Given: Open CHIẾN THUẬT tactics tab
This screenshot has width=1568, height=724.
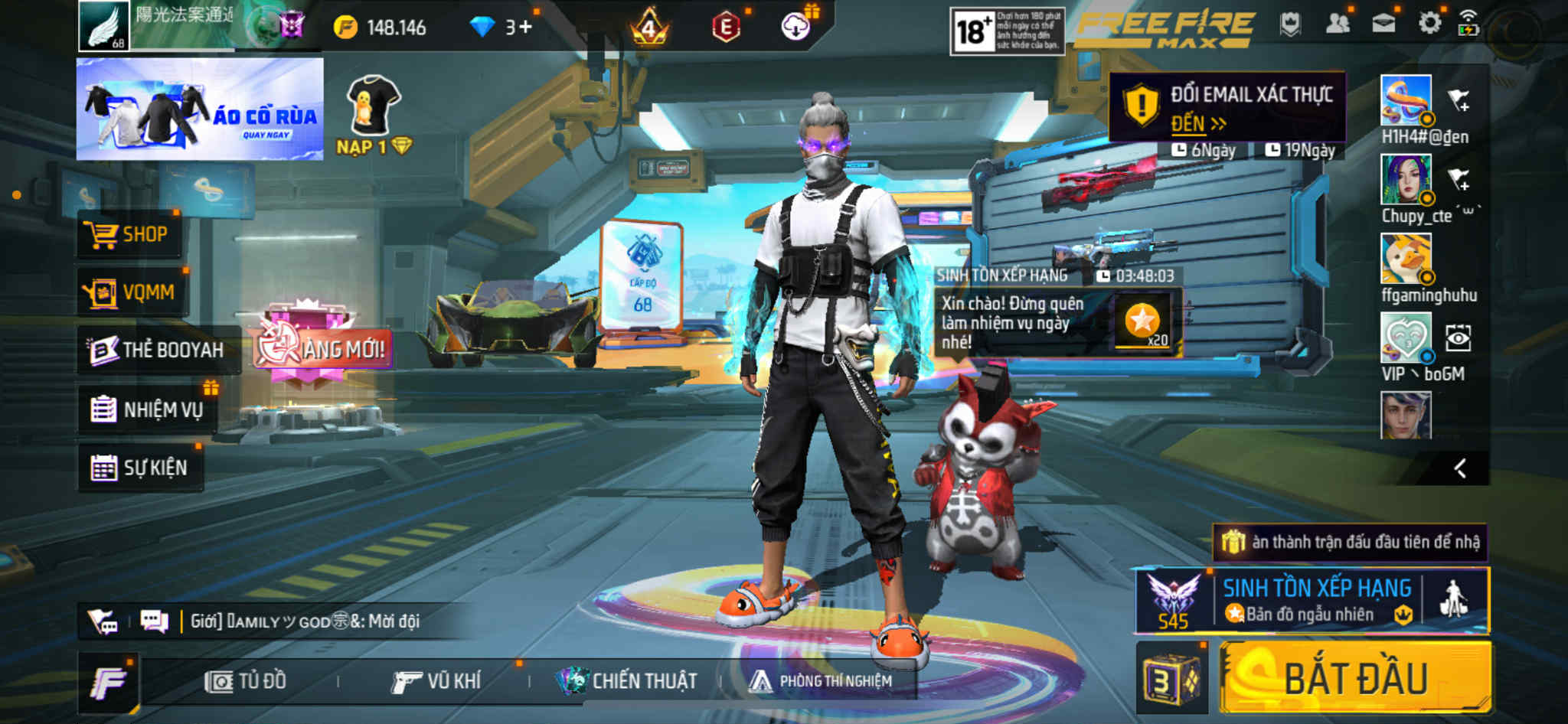Looking at the screenshot, I should click(x=628, y=681).
